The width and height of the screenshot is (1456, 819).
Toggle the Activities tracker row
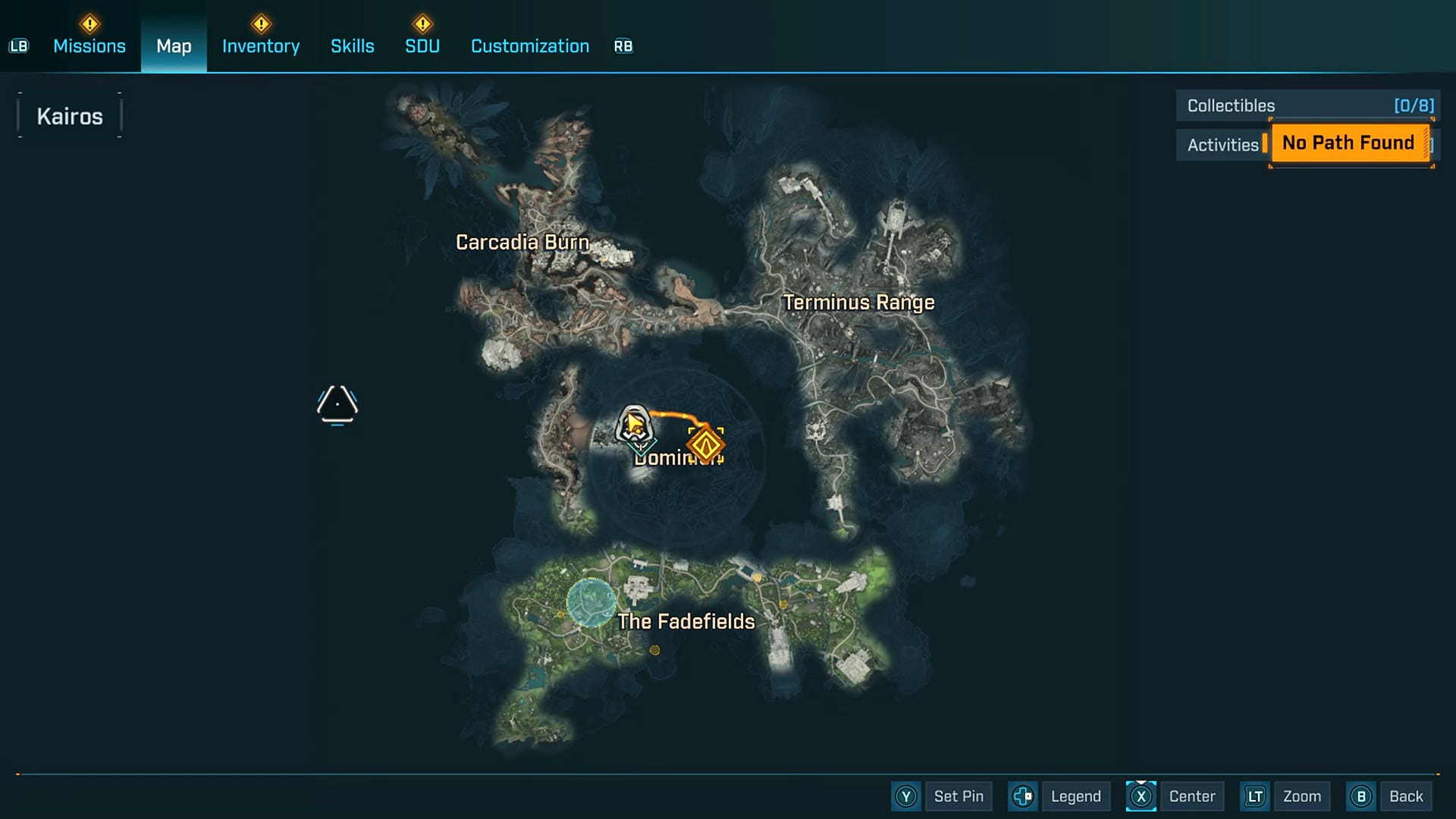click(1223, 144)
